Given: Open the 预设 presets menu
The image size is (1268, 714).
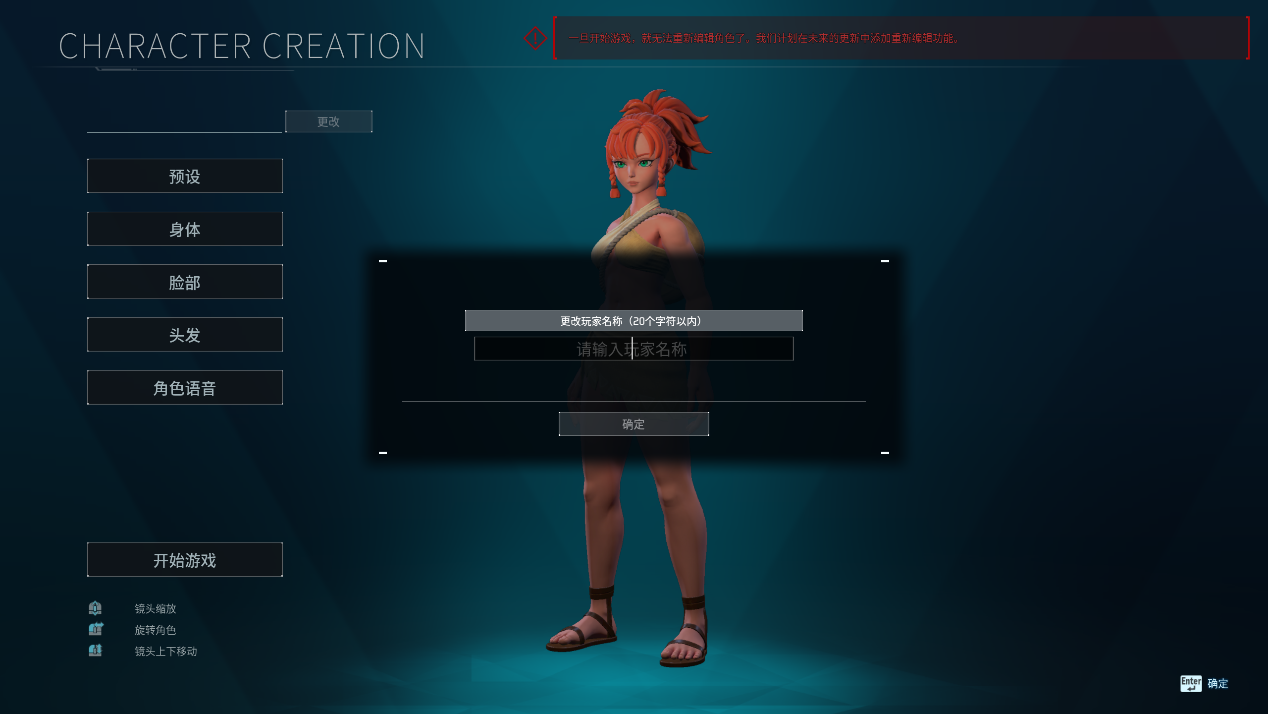Looking at the screenshot, I should (185, 176).
